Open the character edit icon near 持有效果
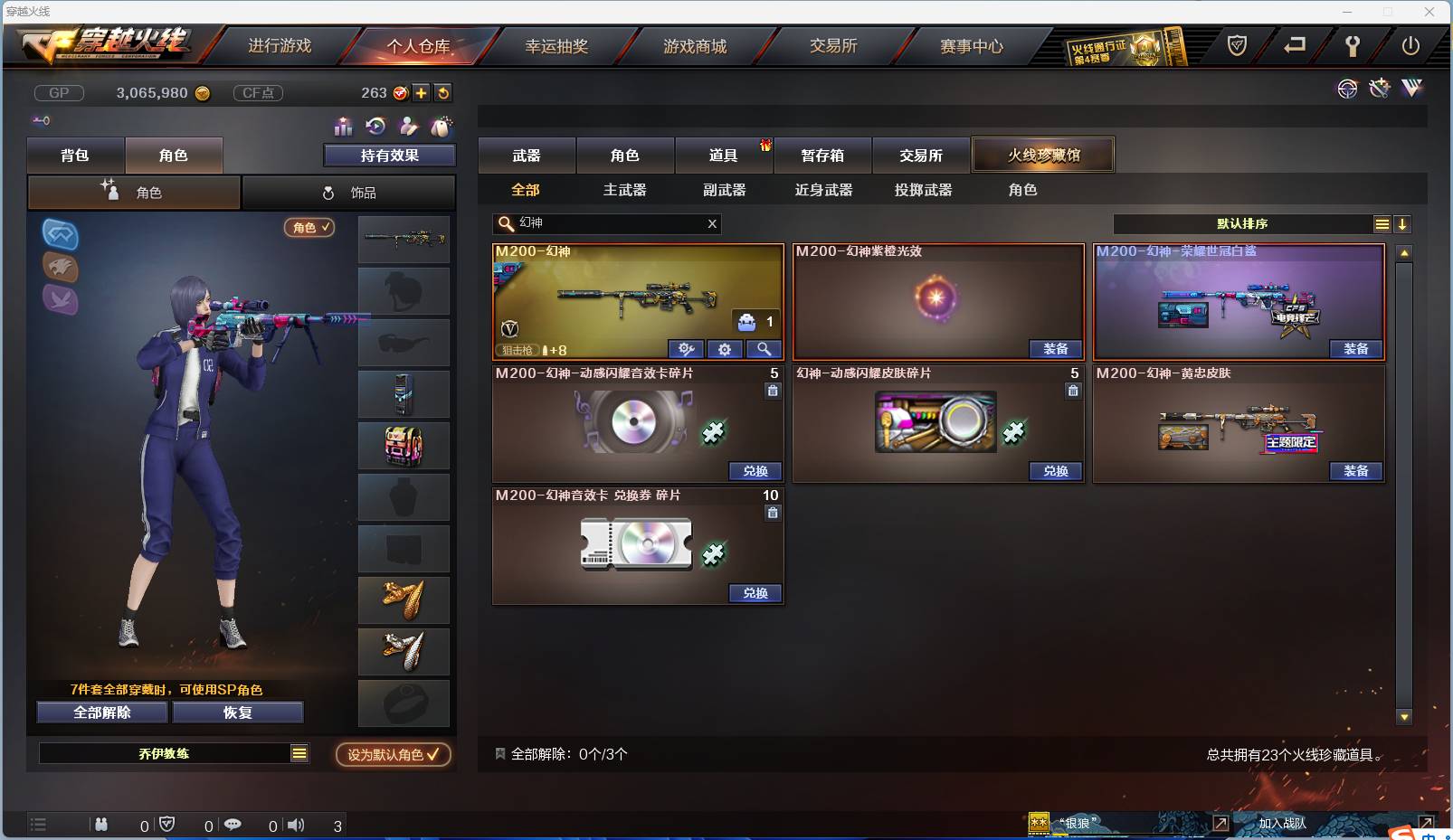 coord(407,126)
